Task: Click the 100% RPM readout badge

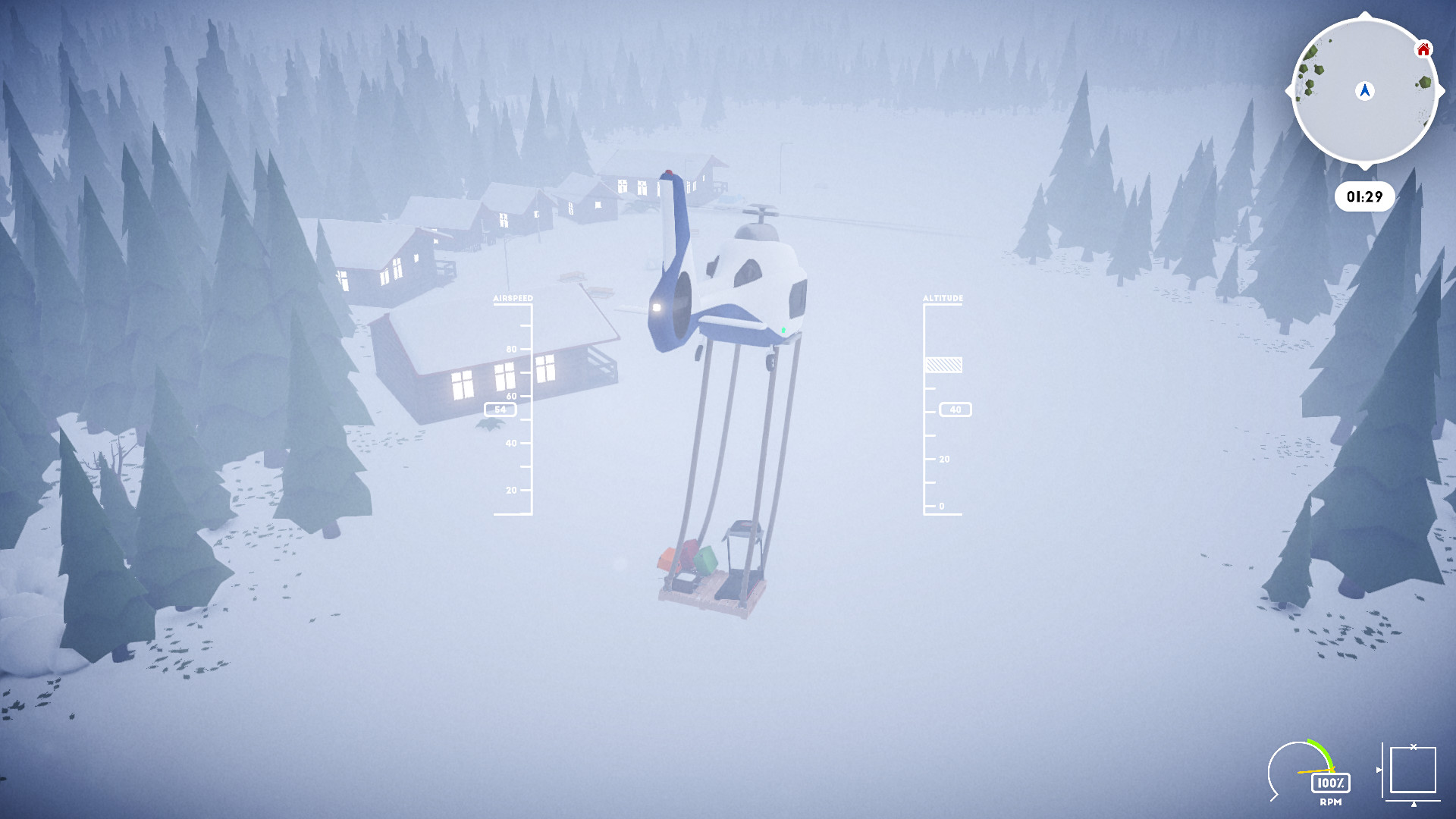Action: click(1331, 783)
